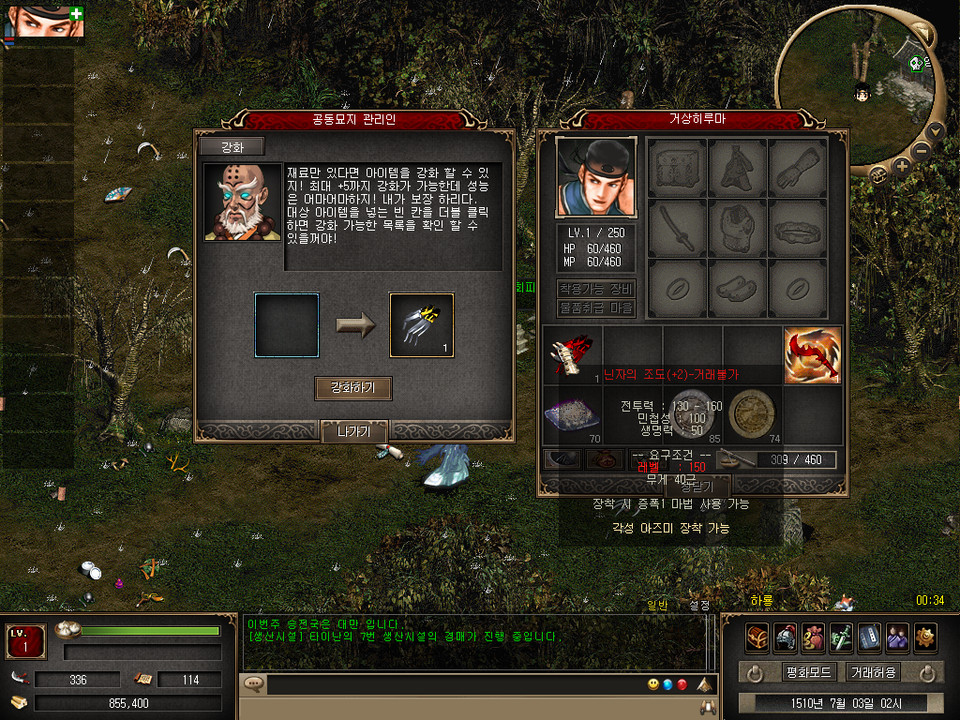Show 착용가능 장비 (equippable gear) list
This screenshot has height=720, width=960.
click(x=596, y=289)
